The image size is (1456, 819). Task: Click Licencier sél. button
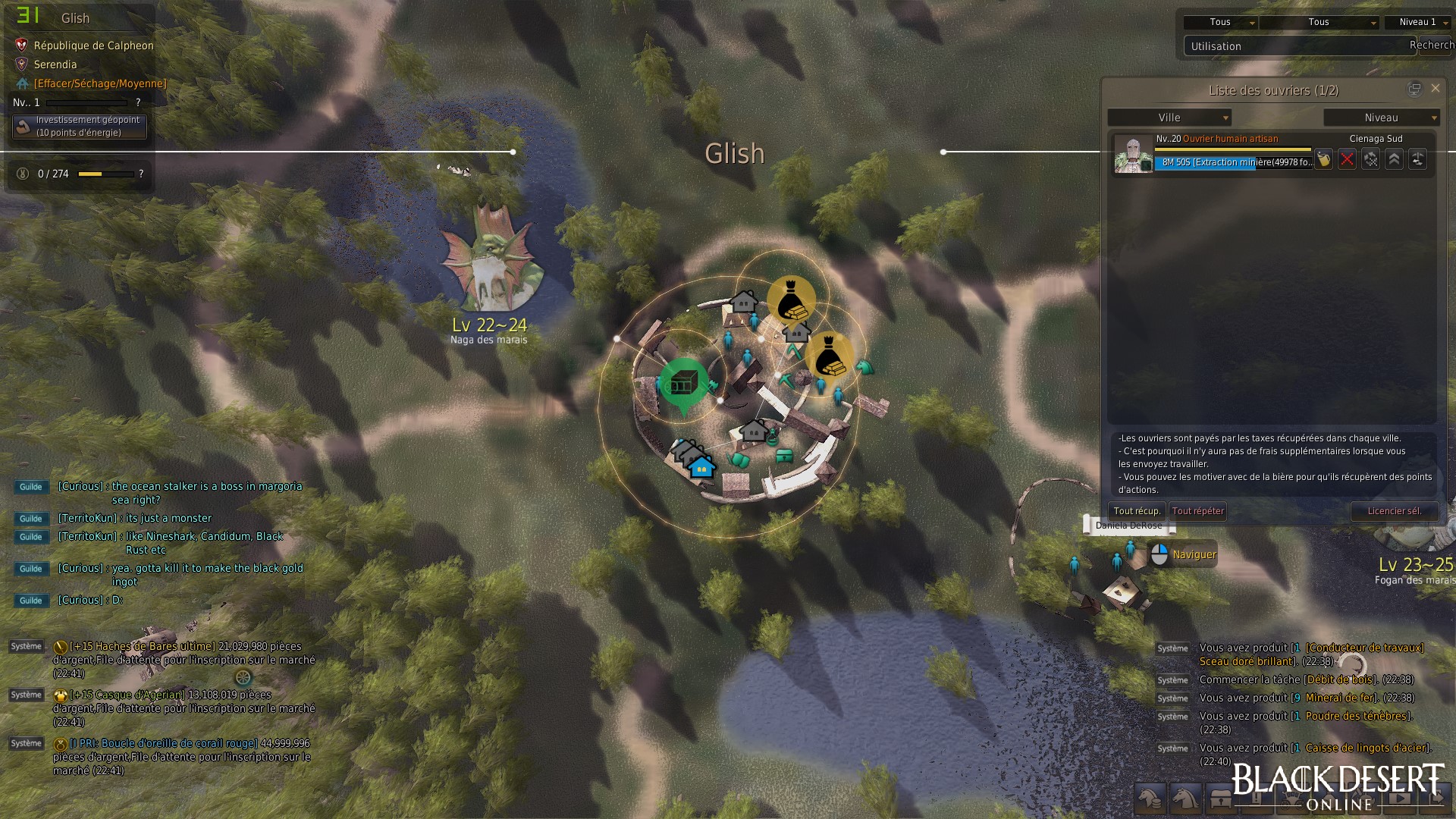click(1394, 511)
